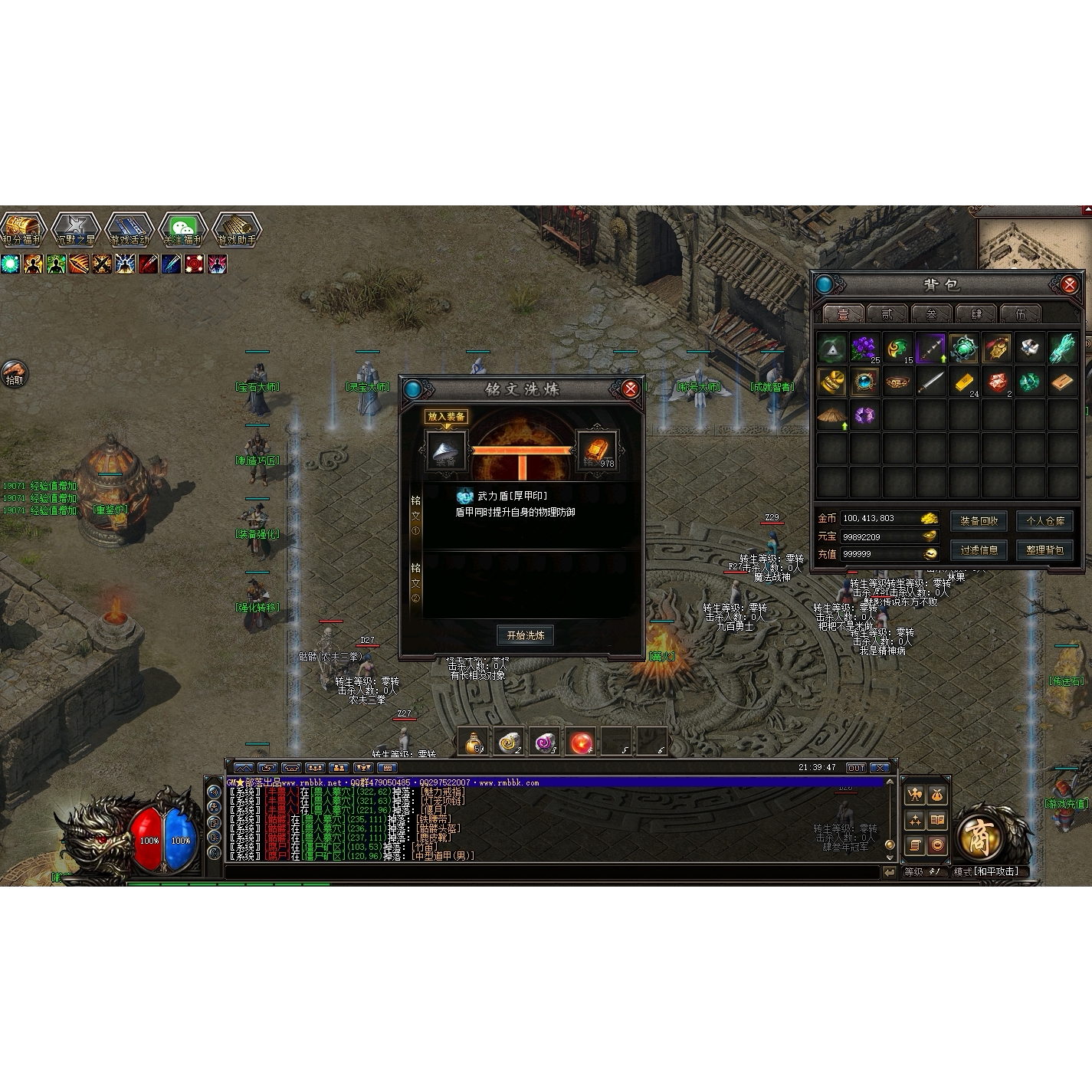Open the 游戏助手 game assistant
Image resolution: width=1092 pixels, height=1092 pixels.
pos(235,228)
